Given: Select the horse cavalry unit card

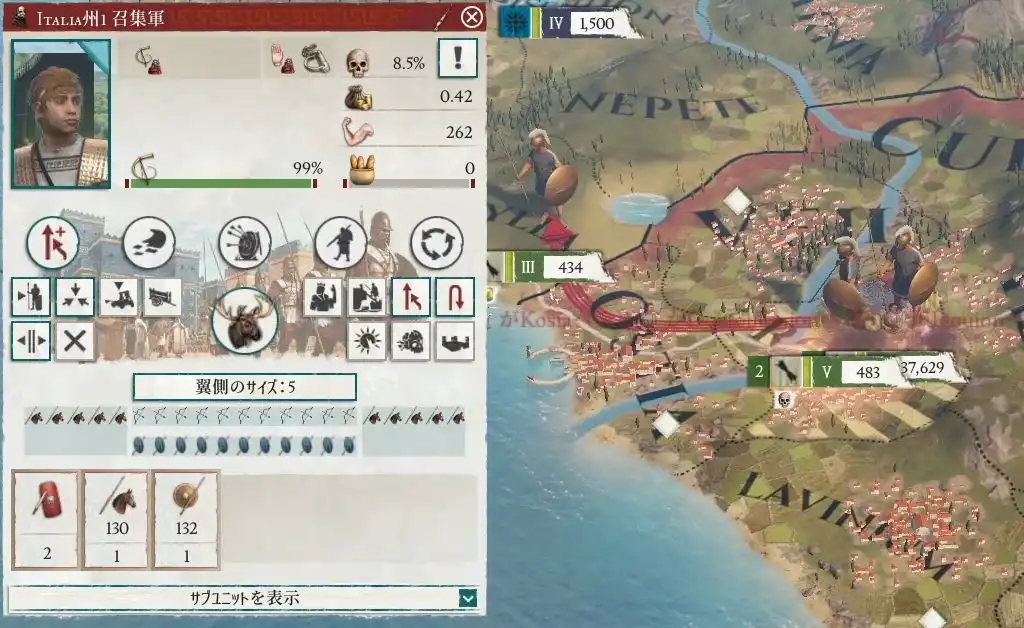Looking at the screenshot, I should tap(115, 520).
